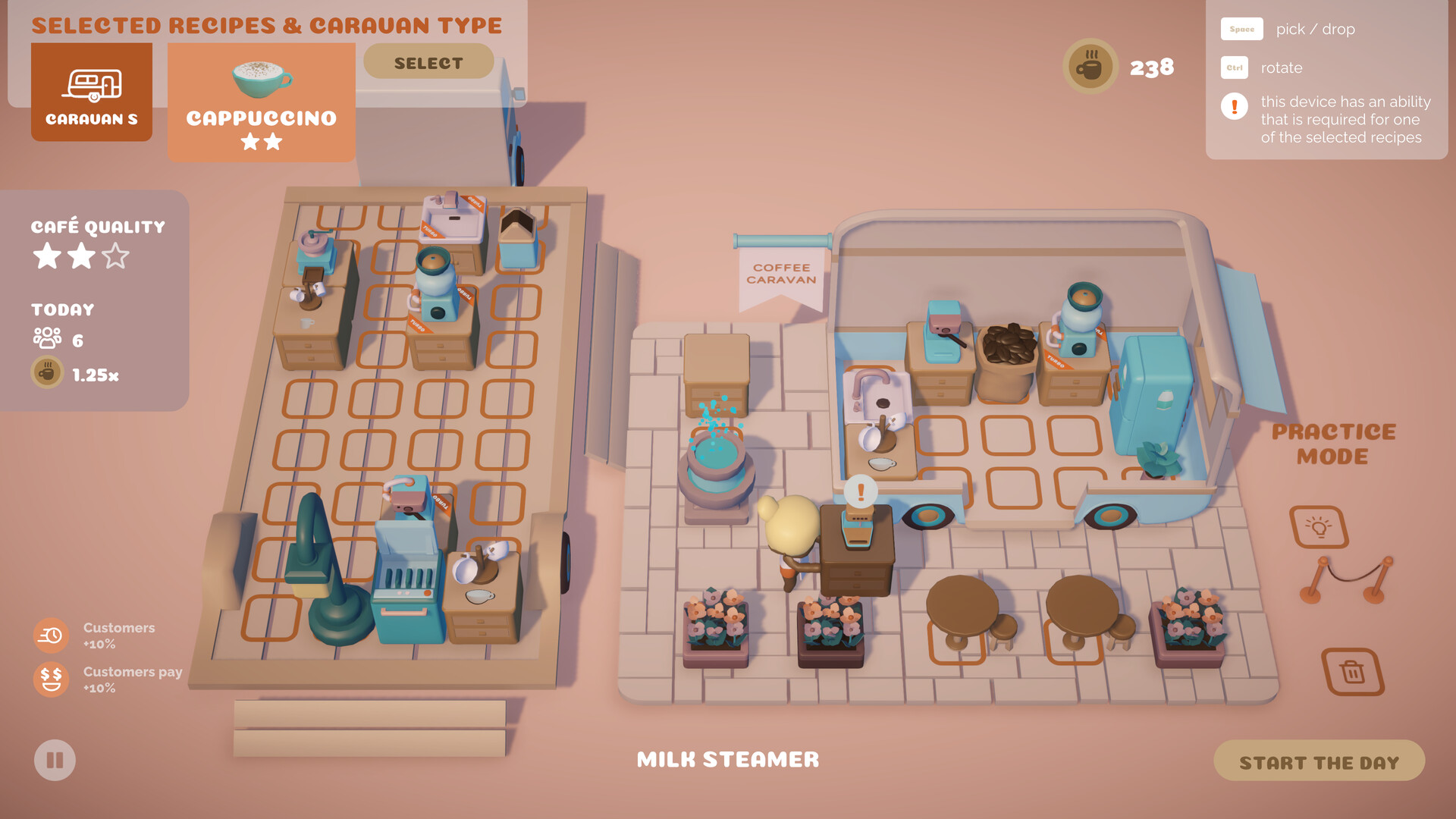This screenshot has width=1456, height=819.
Task: Click the Ctrl rotate key icon
Action: click(x=1234, y=67)
